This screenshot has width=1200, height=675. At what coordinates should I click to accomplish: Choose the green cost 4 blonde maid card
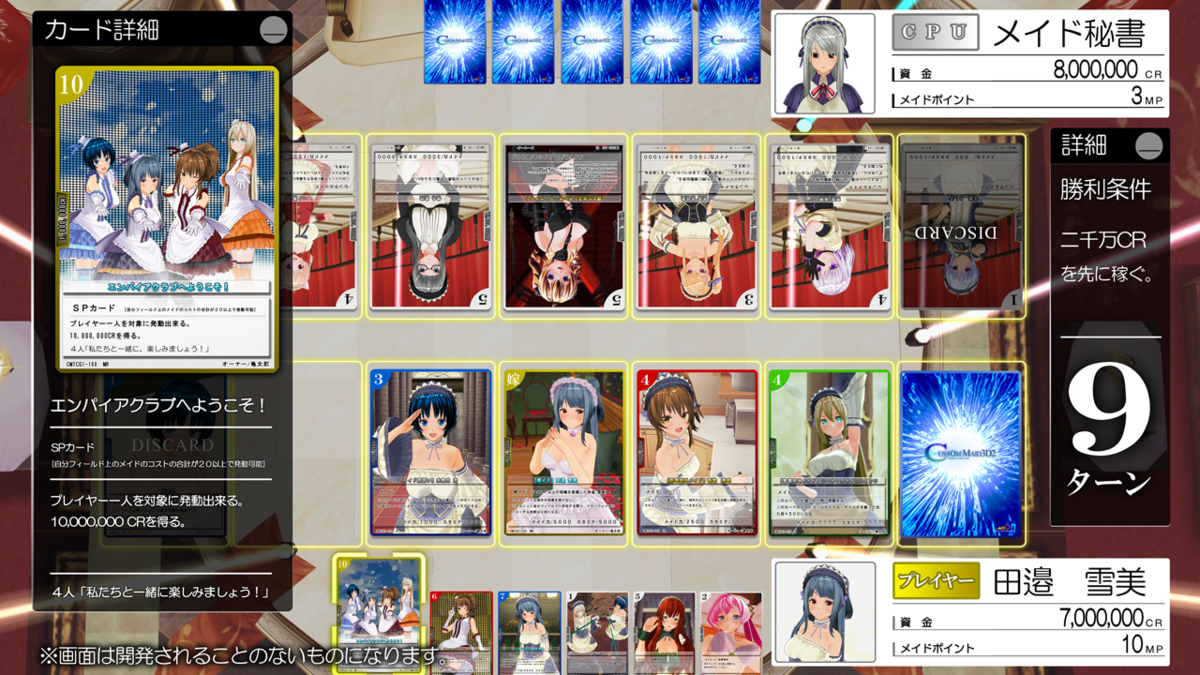pyautogui.click(x=829, y=453)
